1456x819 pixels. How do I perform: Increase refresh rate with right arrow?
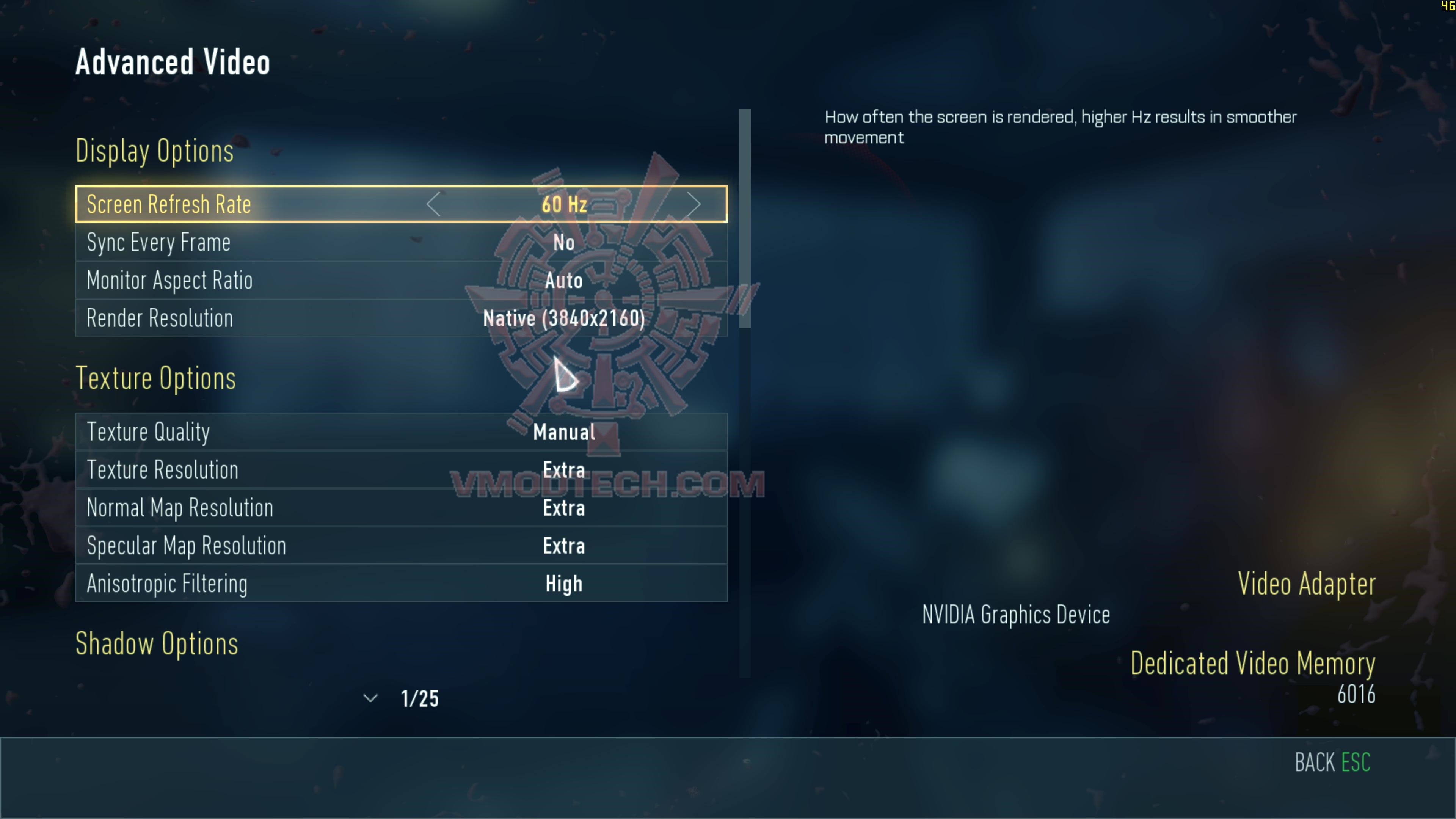pos(693,204)
